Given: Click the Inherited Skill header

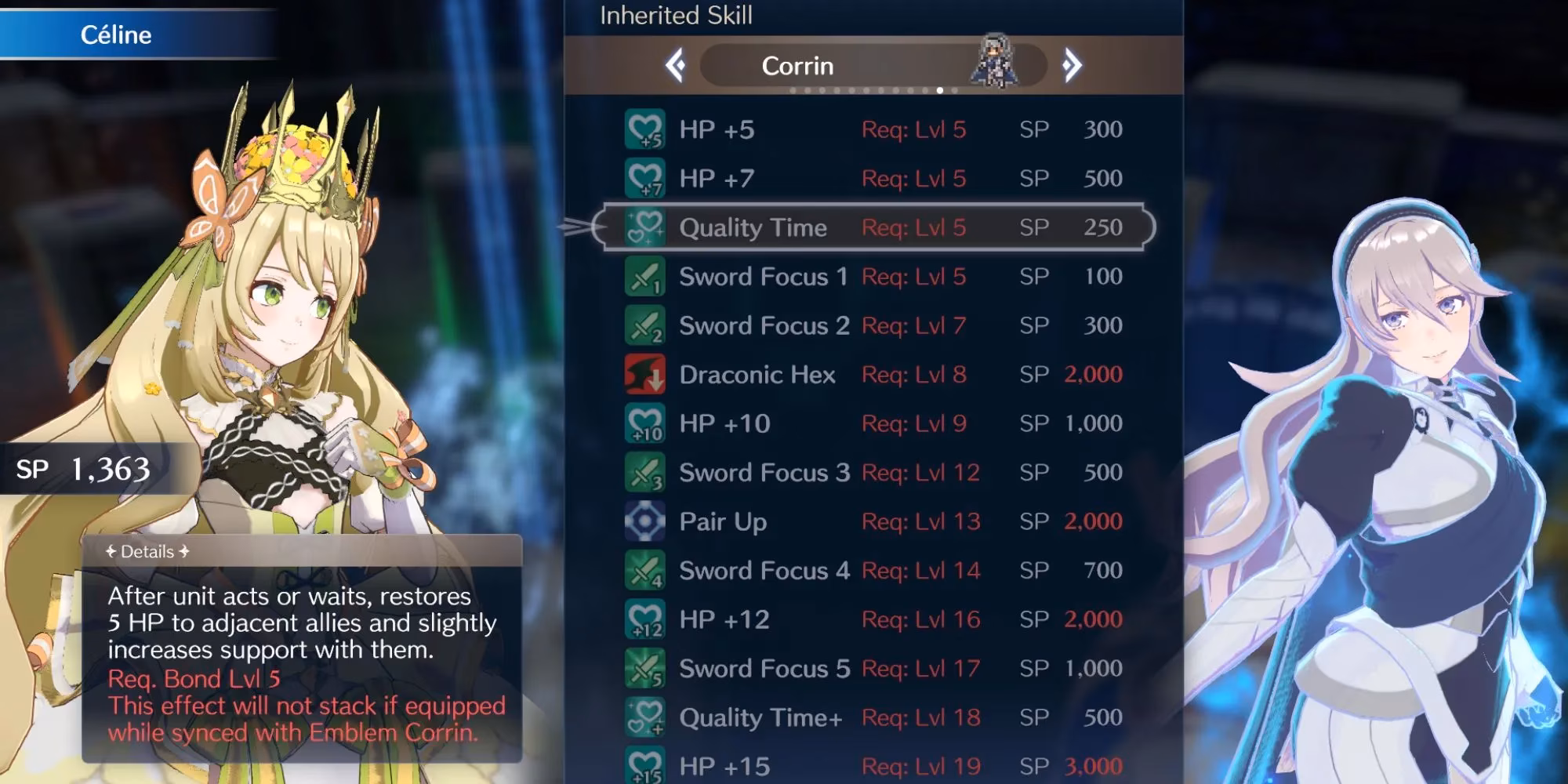Looking at the screenshot, I should [x=676, y=14].
